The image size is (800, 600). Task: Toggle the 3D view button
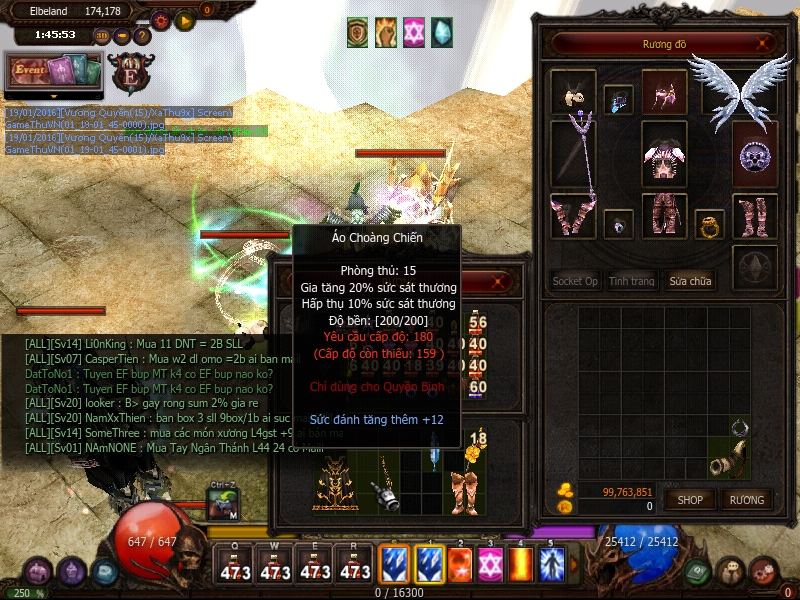102,36
